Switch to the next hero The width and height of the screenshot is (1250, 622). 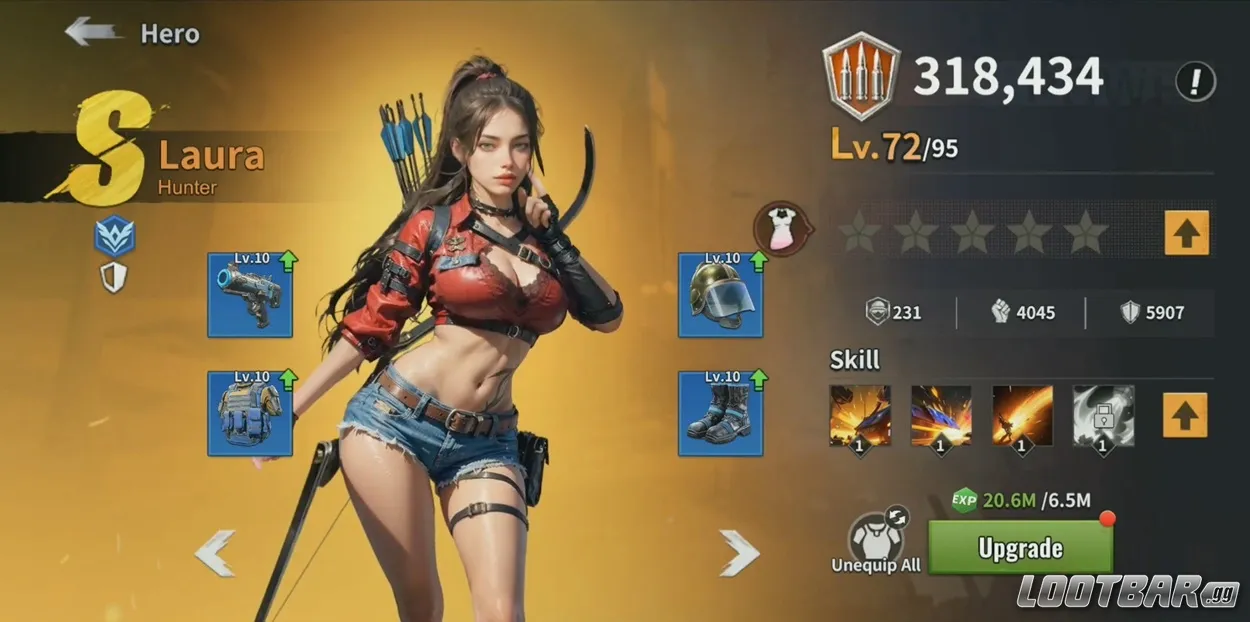tap(739, 553)
